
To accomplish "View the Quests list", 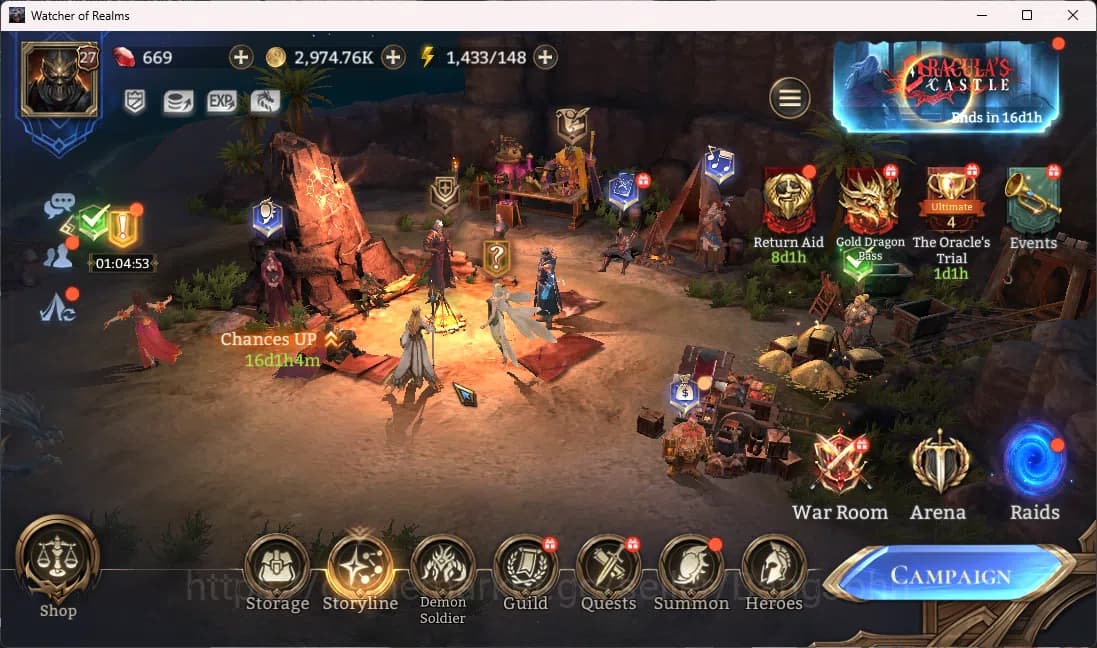I will click(608, 567).
